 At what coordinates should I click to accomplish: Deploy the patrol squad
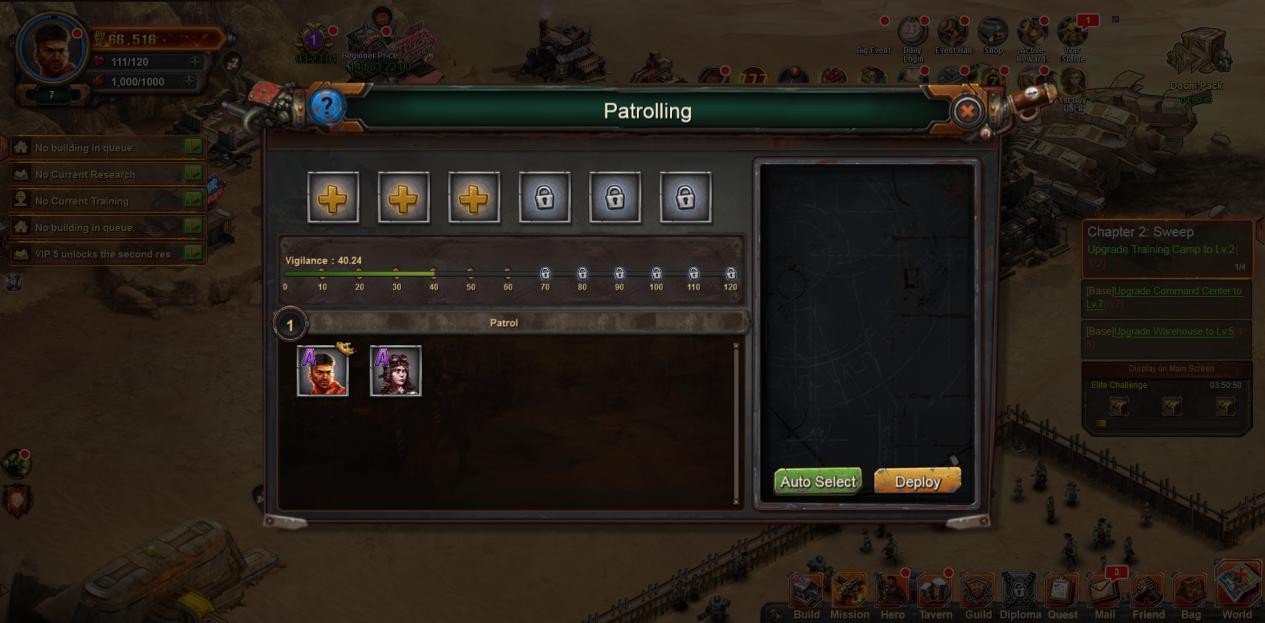tap(917, 481)
